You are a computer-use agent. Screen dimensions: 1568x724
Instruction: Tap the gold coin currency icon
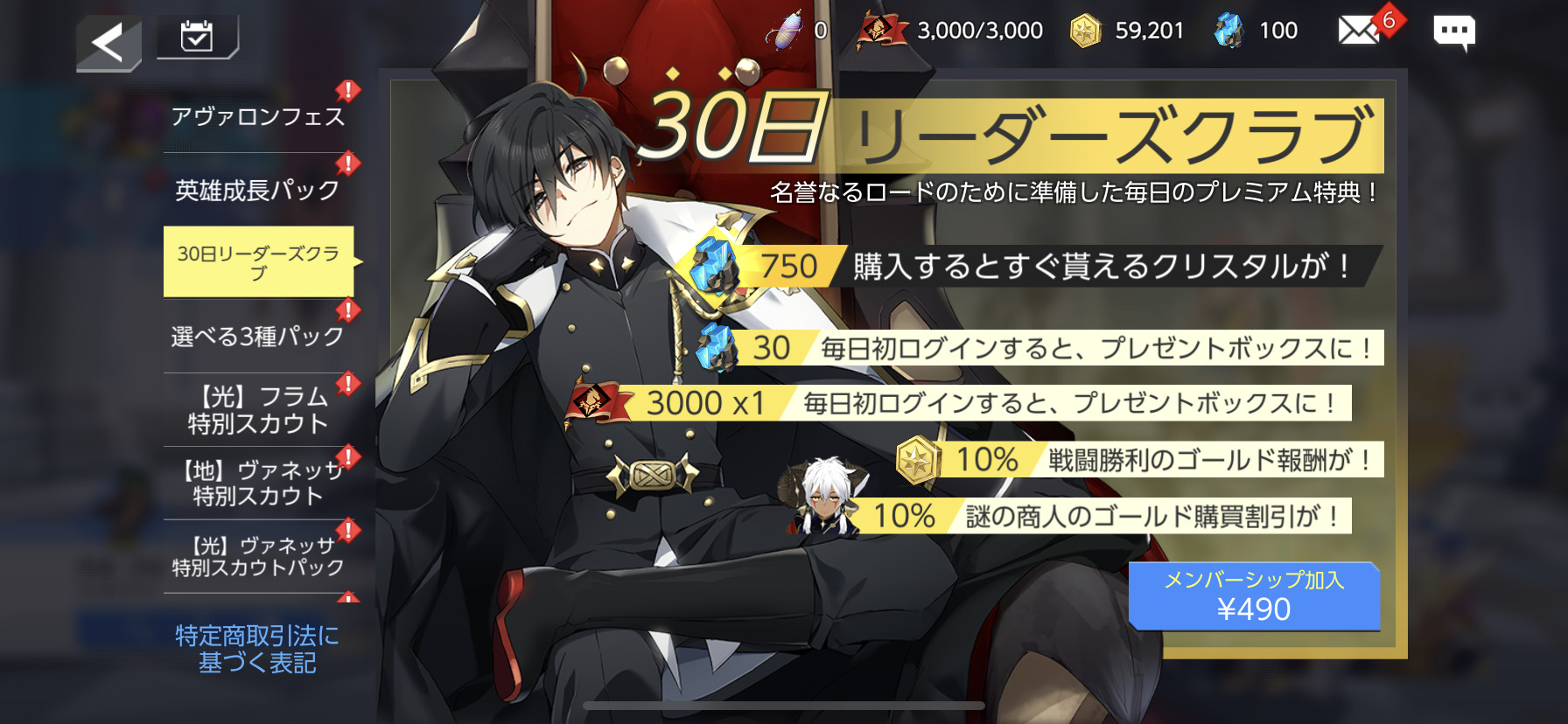tap(1086, 31)
